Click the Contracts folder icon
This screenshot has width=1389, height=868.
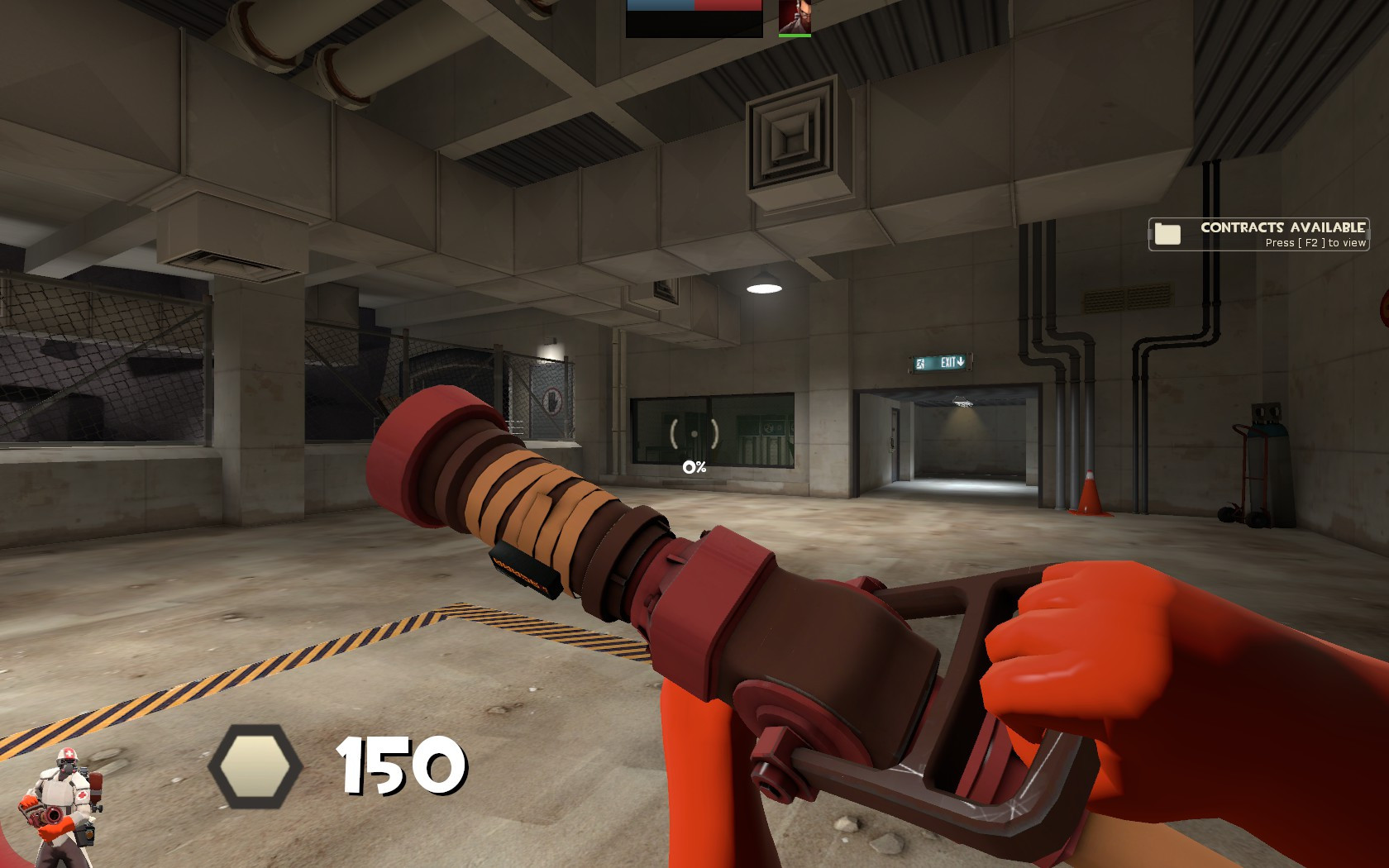tap(1168, 233)
